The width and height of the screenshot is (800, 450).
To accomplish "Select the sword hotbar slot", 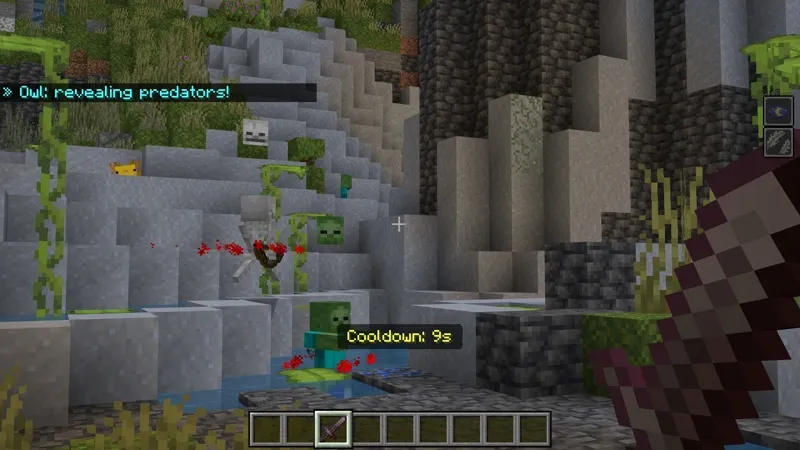I will point(332,428).
